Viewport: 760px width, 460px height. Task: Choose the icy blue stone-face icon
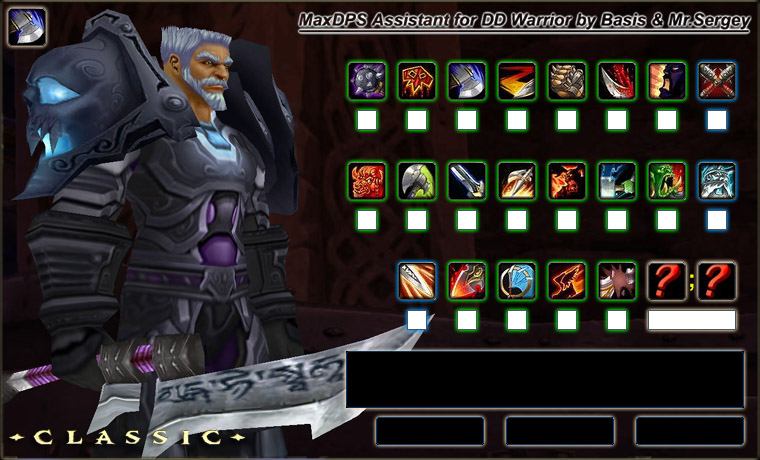(x=717, y=181)
